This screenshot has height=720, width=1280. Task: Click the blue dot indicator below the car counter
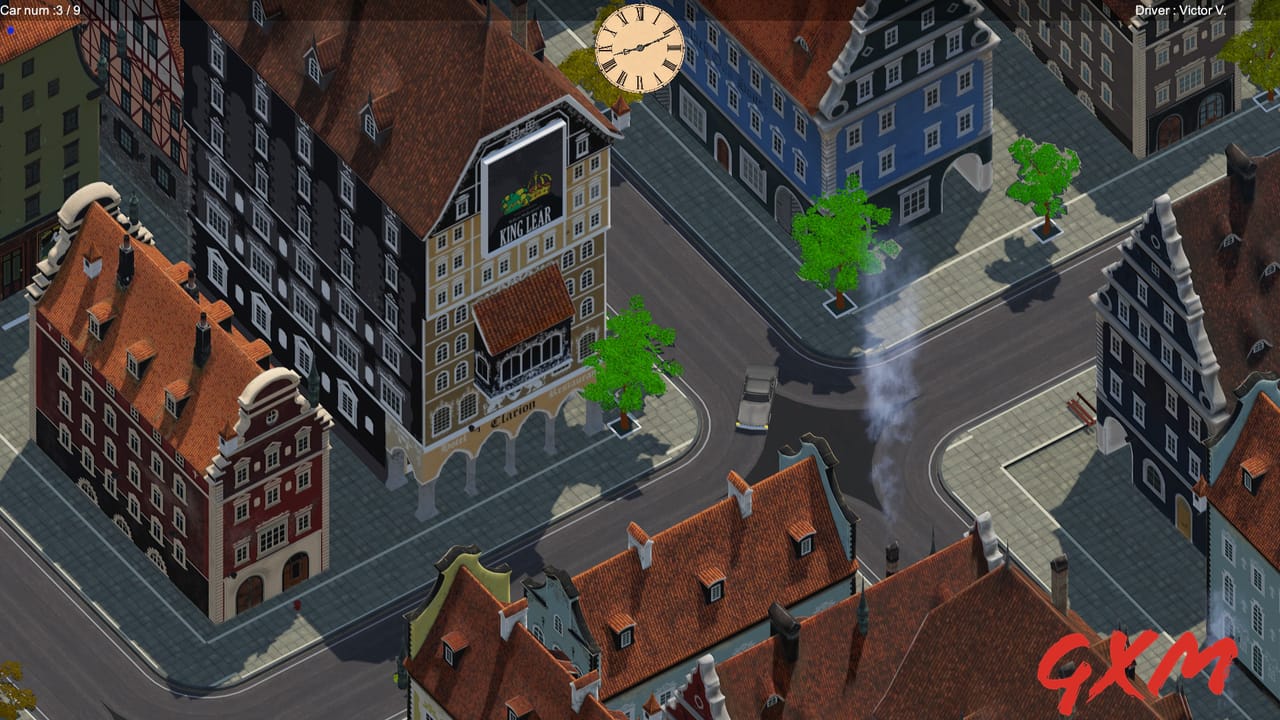[x=8, y=30]
